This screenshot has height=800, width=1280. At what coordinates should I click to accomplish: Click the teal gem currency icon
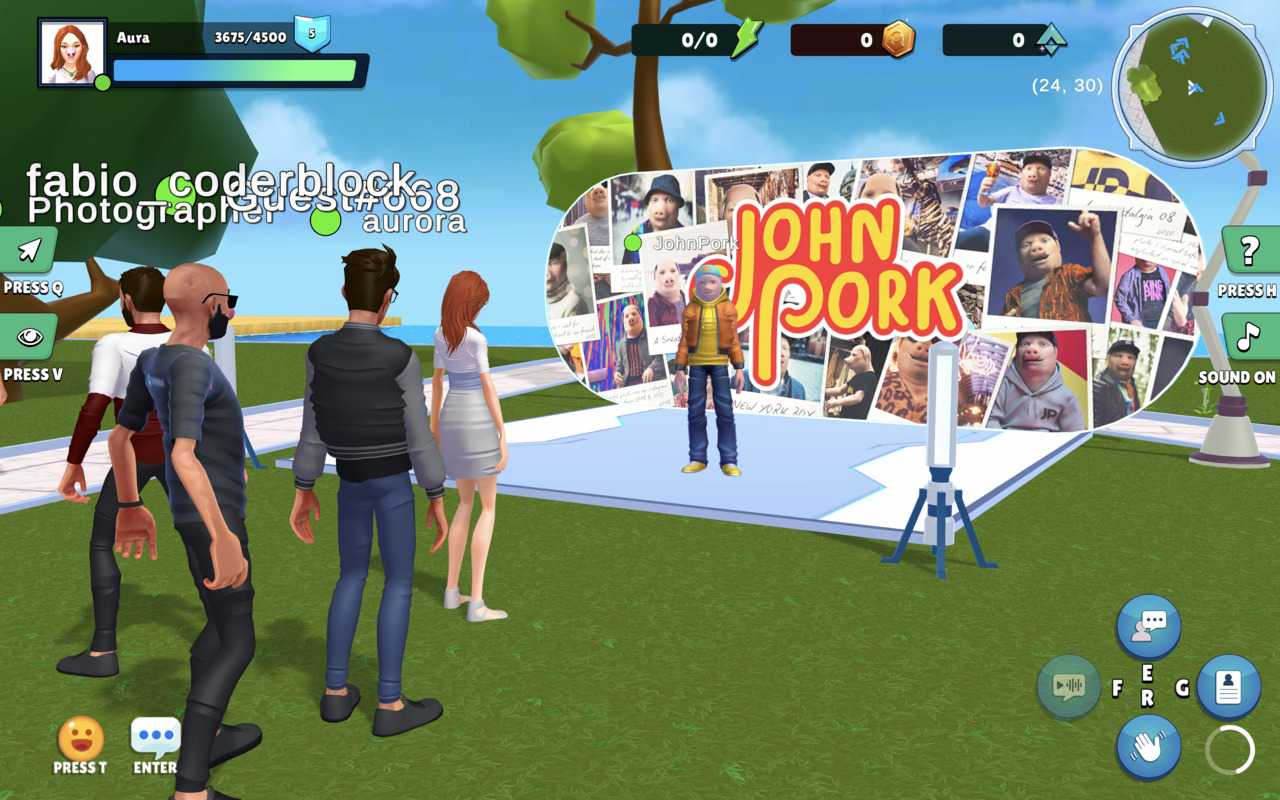[x=1050, y=40]
